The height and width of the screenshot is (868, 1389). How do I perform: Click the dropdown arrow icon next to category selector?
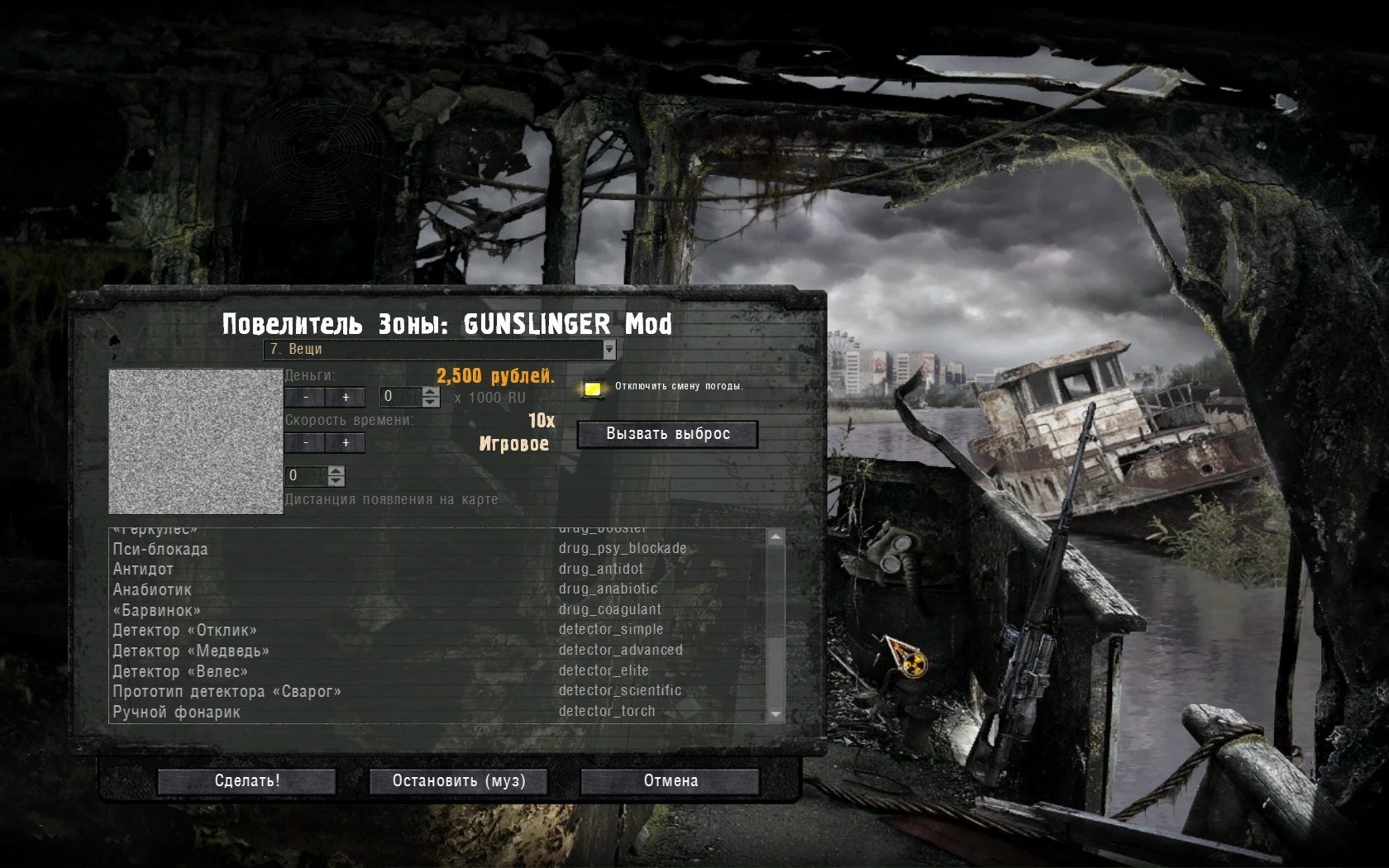609,350
